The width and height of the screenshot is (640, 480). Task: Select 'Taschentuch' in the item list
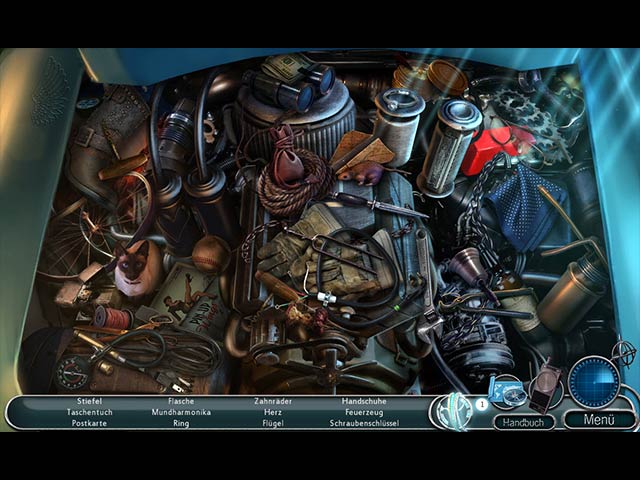point(89,411)
